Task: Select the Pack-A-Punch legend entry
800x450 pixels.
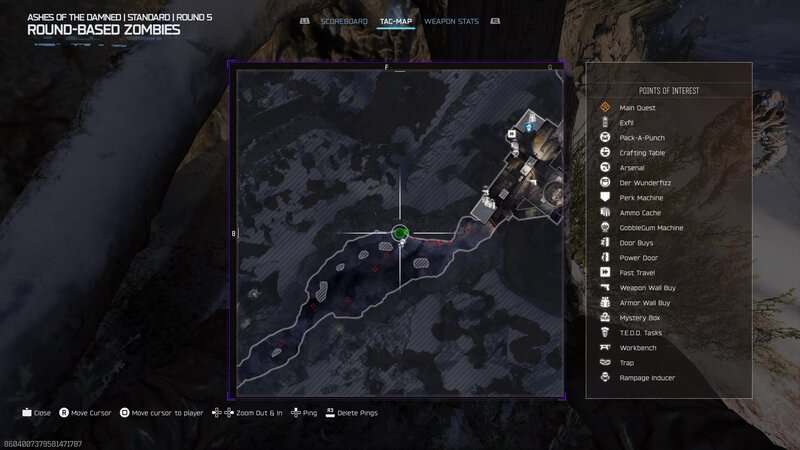Action: (x=642, y=137)
